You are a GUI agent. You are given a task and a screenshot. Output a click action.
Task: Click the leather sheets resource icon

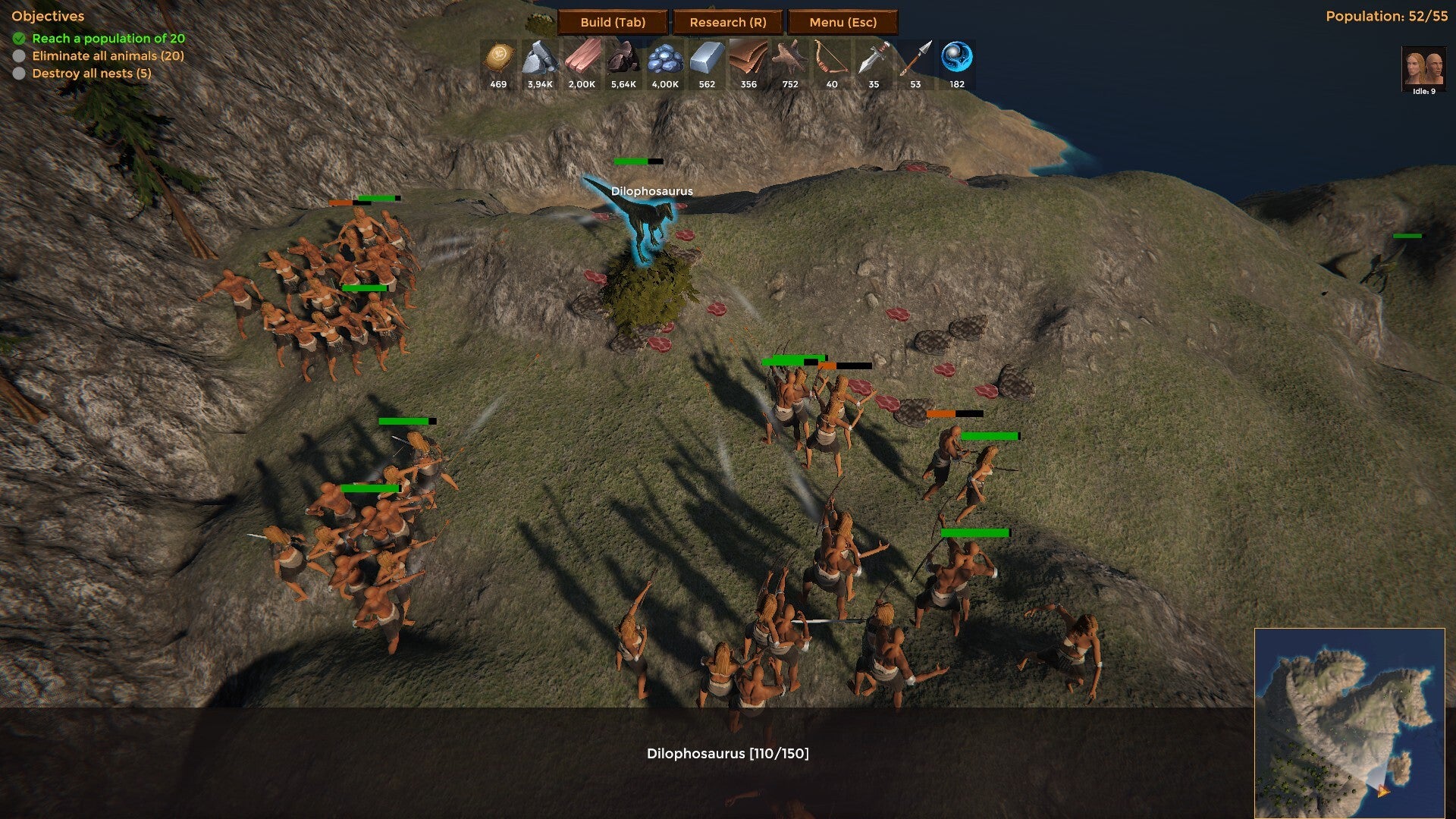[x=748, y=58]
